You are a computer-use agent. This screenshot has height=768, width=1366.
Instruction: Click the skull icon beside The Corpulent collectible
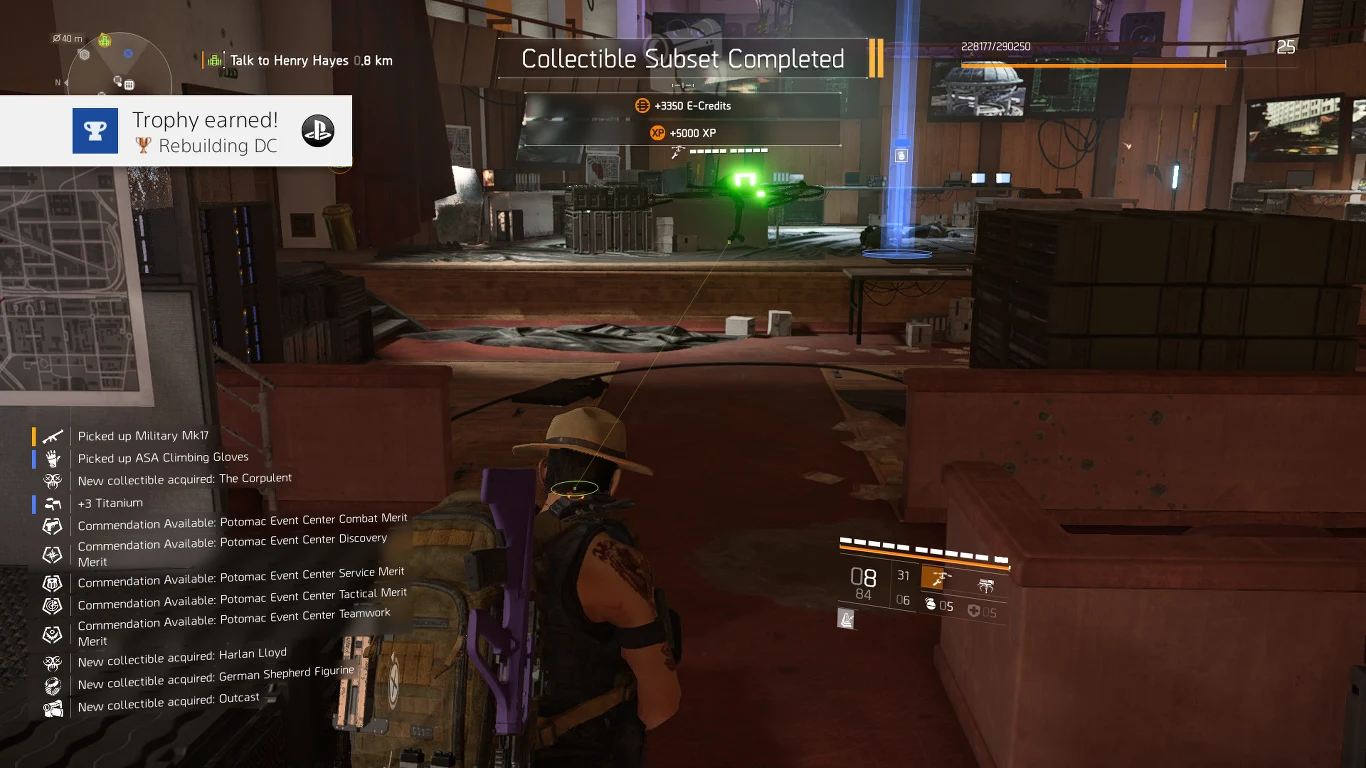(x=51, y=478)
